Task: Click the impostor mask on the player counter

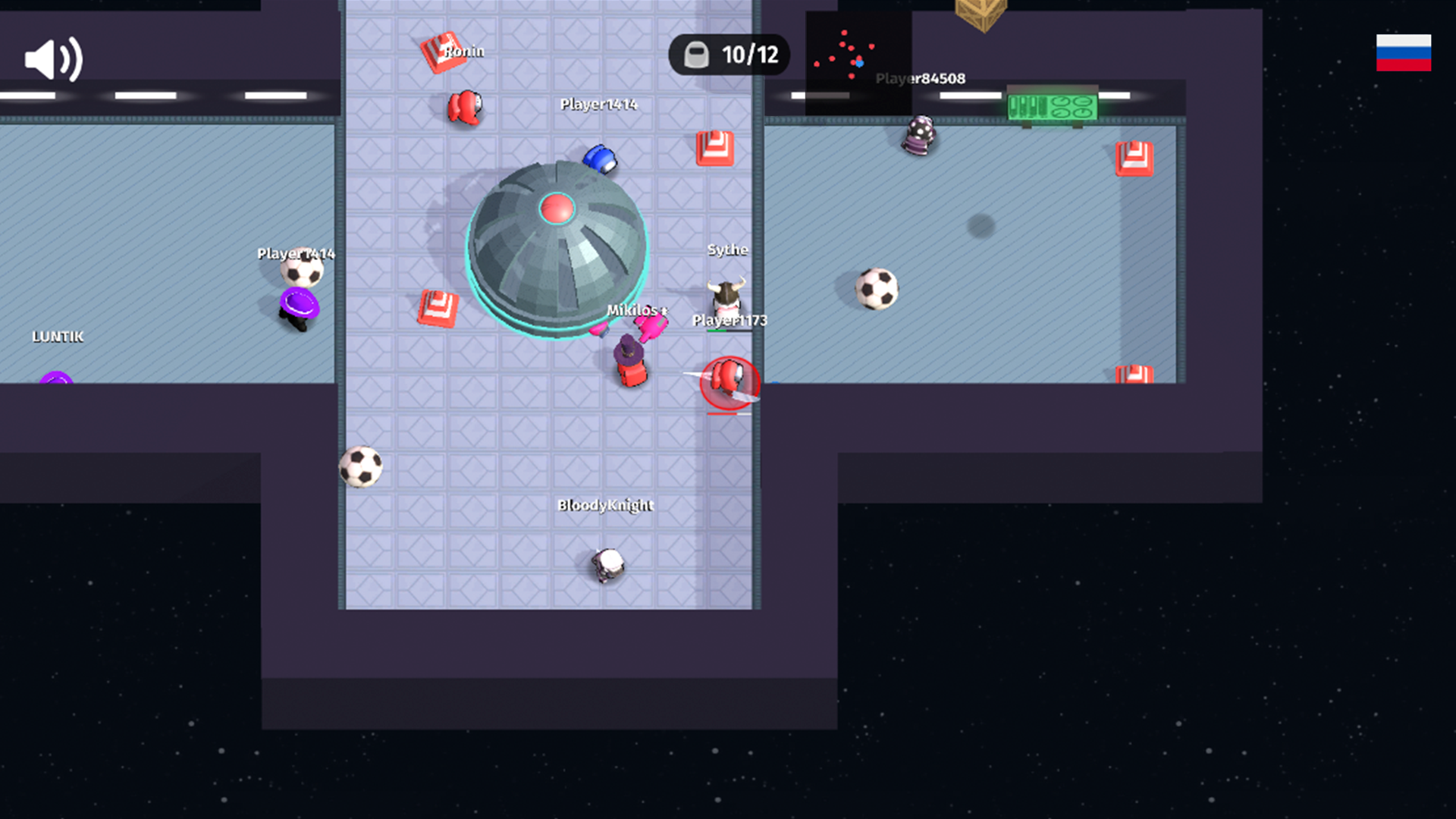Action: click(695, 54)
